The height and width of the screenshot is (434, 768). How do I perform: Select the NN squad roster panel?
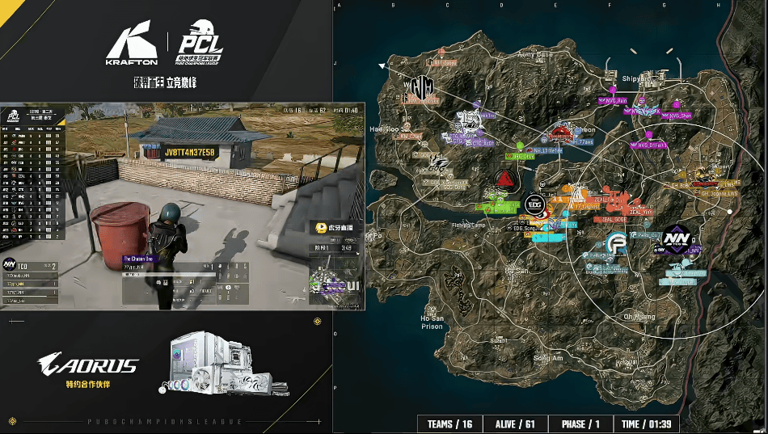pyautogui.click(x=30, y=278)
